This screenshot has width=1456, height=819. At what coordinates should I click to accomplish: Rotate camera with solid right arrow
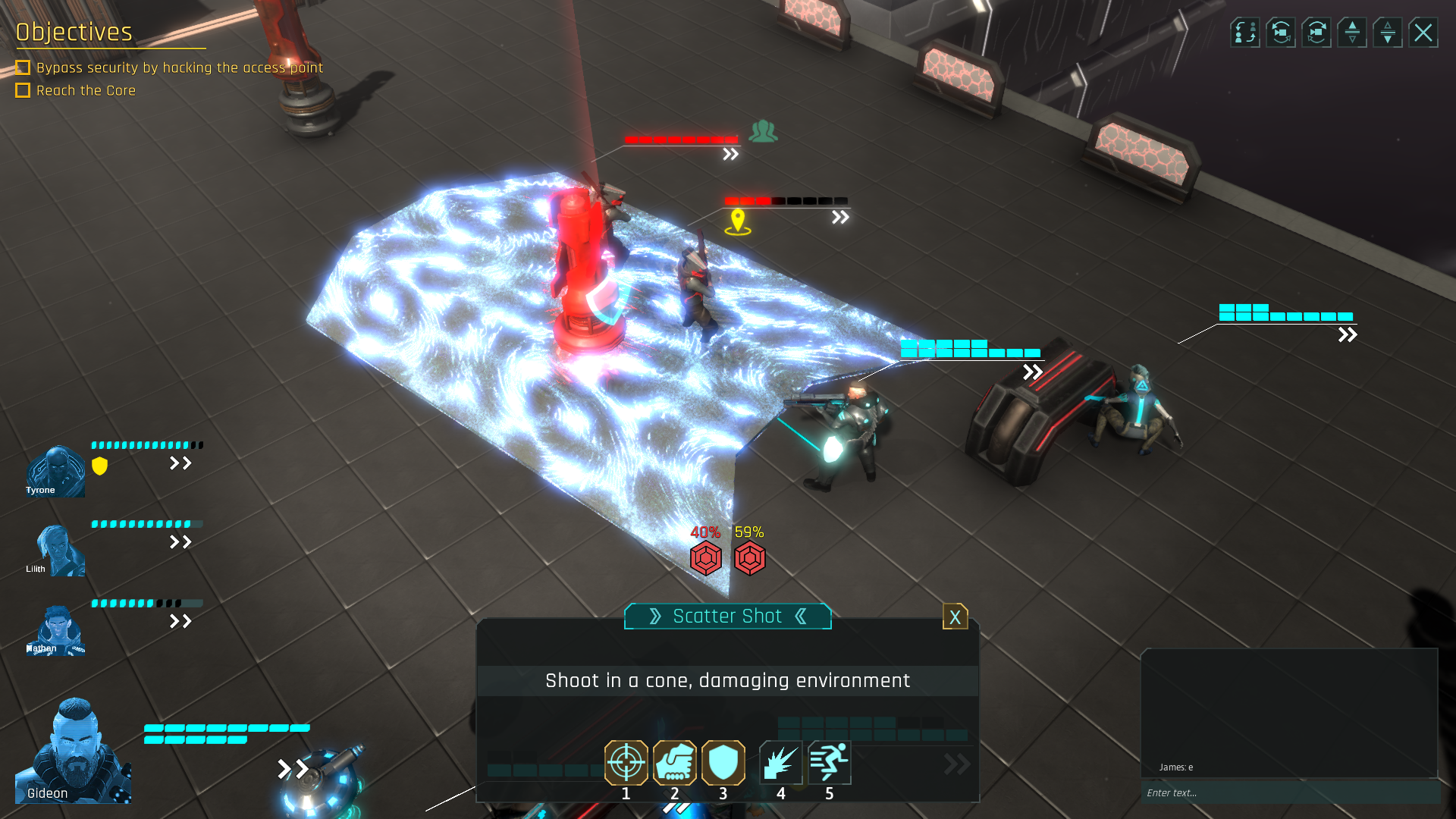(1316, 33)
